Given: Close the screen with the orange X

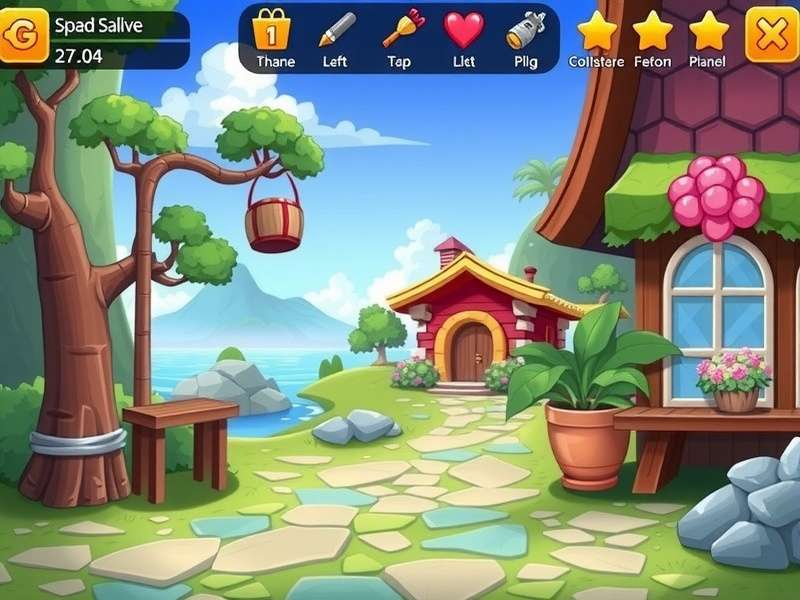Looking at the screenshot, I should (x=771, y=35).
